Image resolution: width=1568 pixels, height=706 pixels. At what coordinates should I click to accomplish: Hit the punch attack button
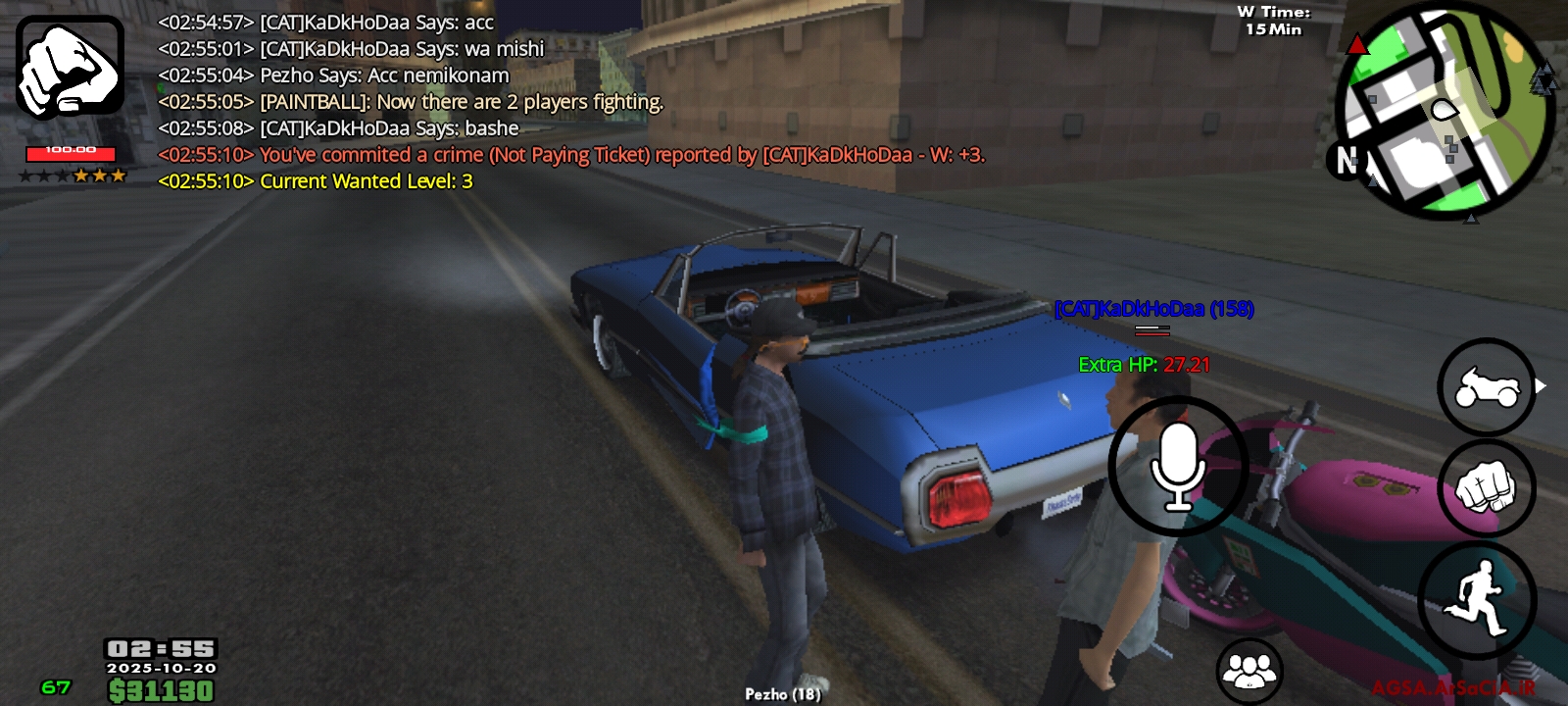1487,488
